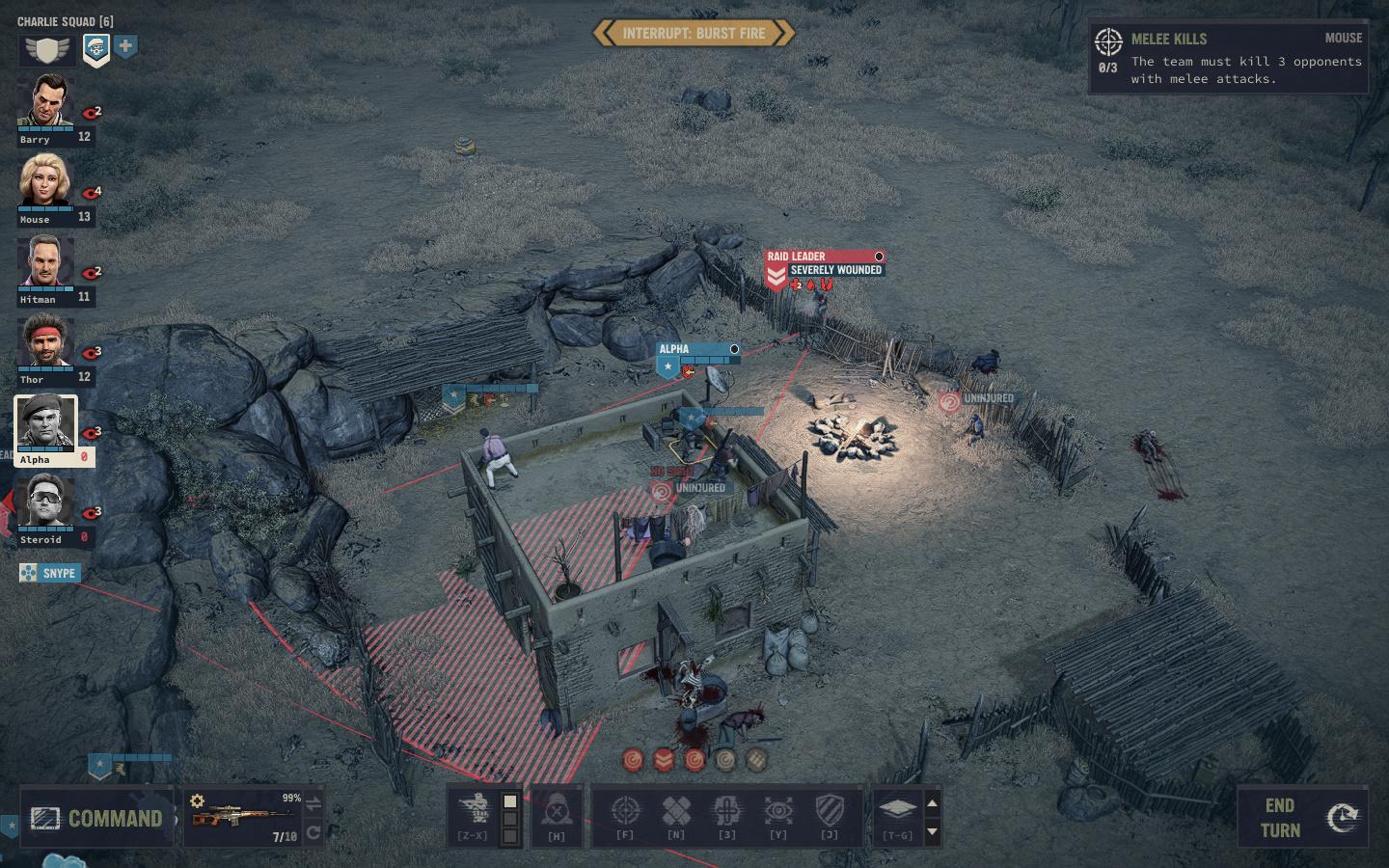The height and width of the screenshot is (868, 1389).
Task: Select Mouse's portrait
Action: [x=44, y=183]
